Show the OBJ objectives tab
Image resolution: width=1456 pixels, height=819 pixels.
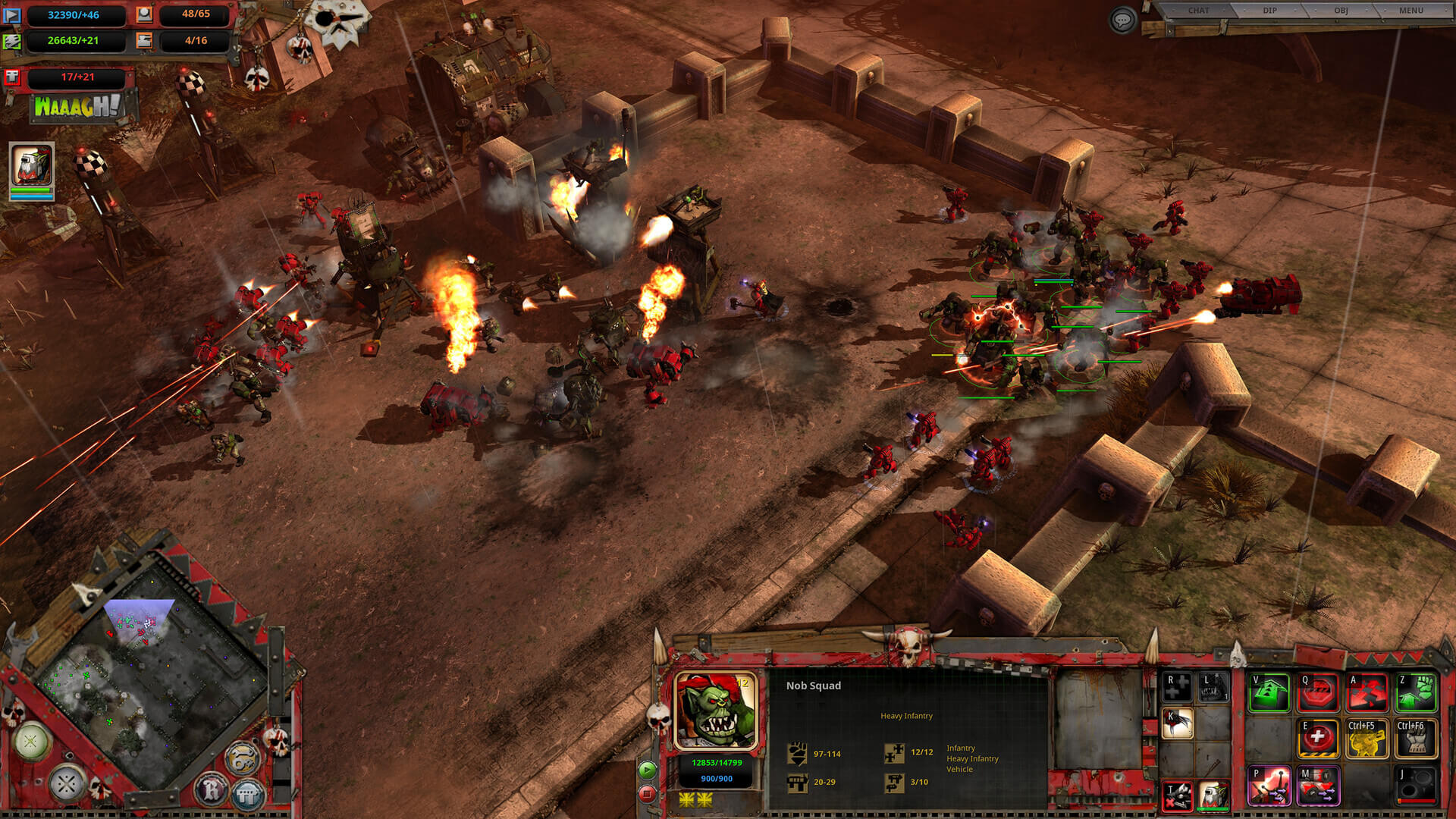click(1341, 11)
